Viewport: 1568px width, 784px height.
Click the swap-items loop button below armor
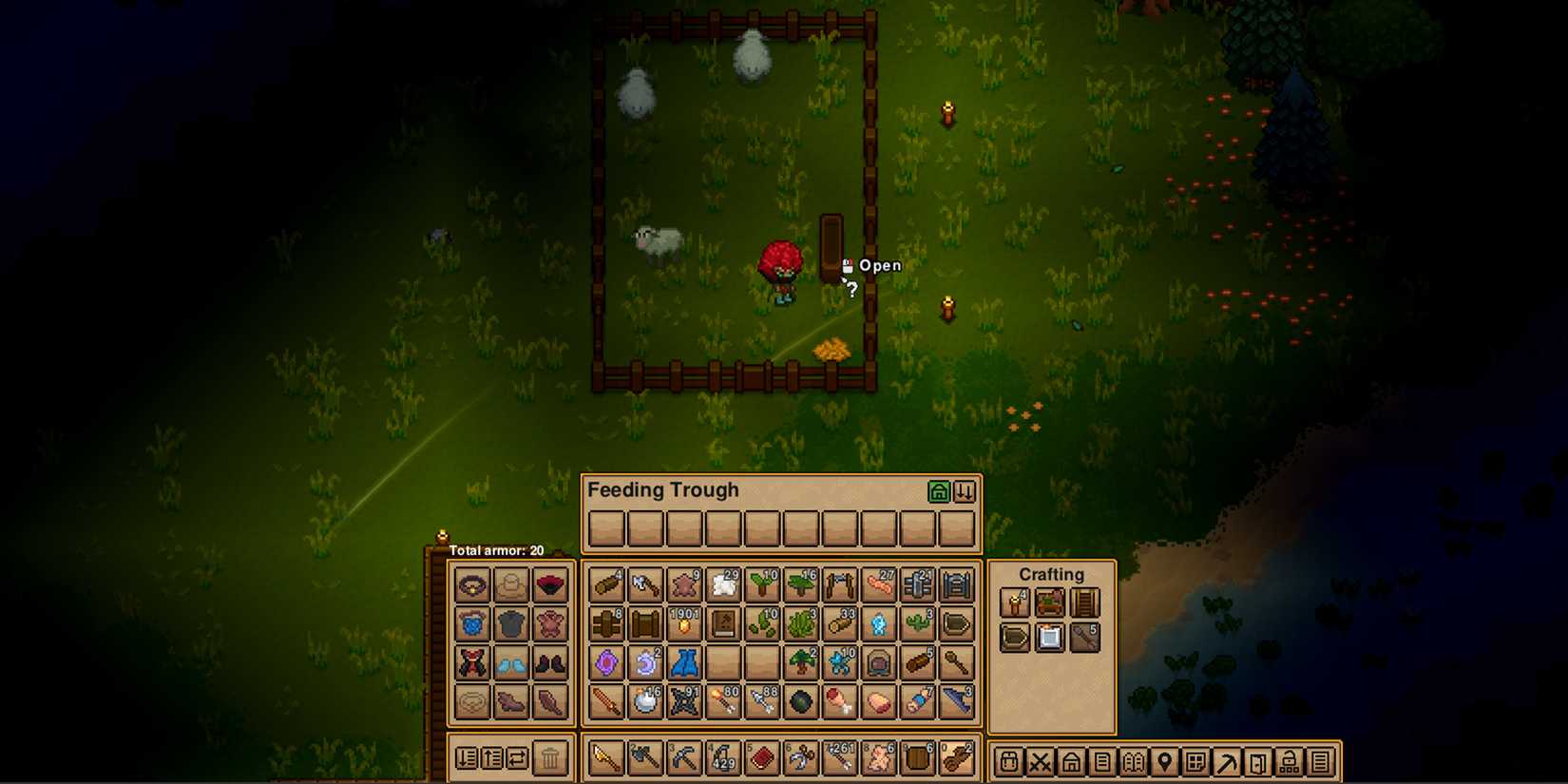pos(520,757)
